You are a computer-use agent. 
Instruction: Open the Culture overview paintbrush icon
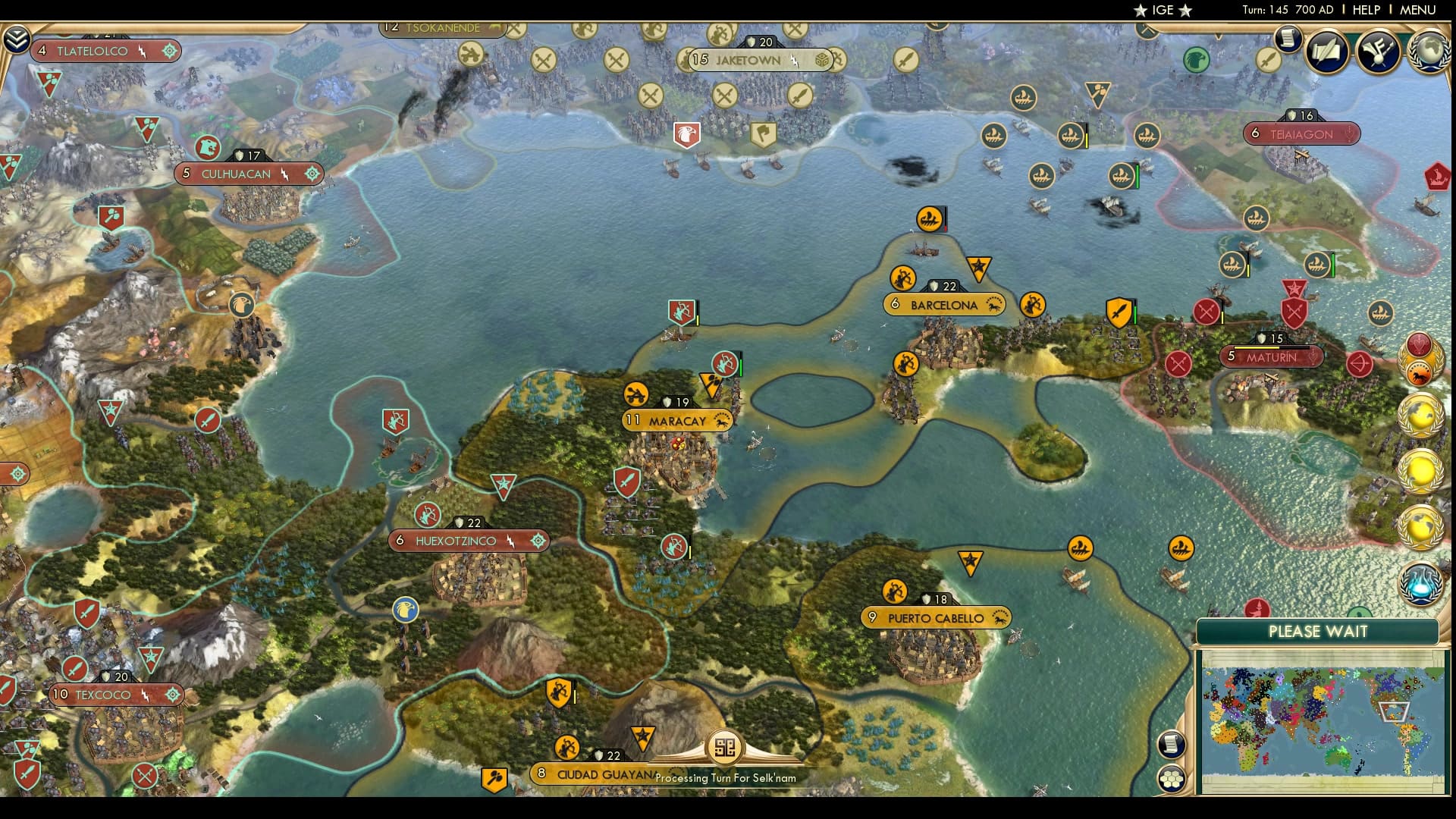coord(1377,52)
